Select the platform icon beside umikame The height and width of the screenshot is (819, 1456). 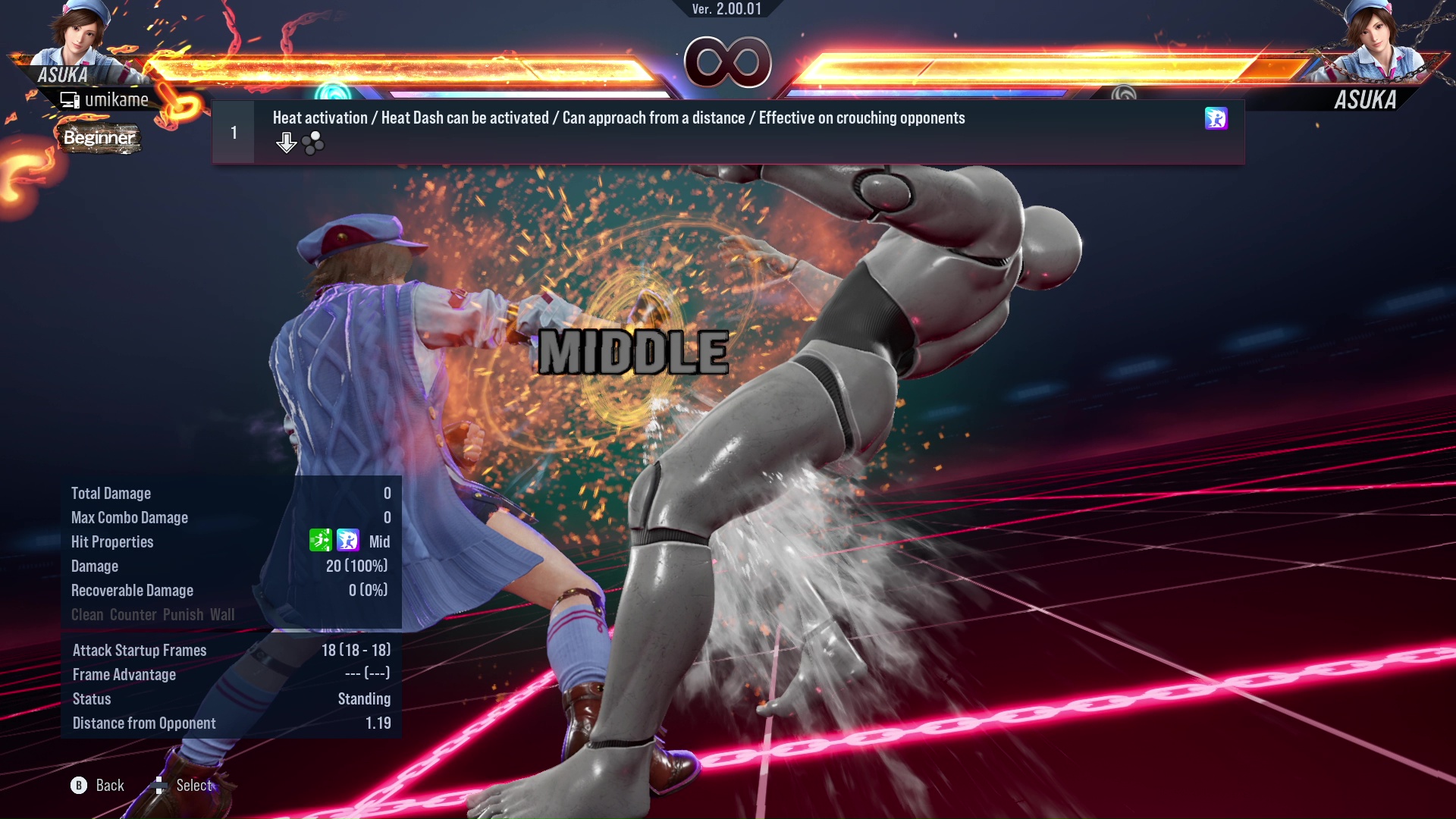(71, 99)
